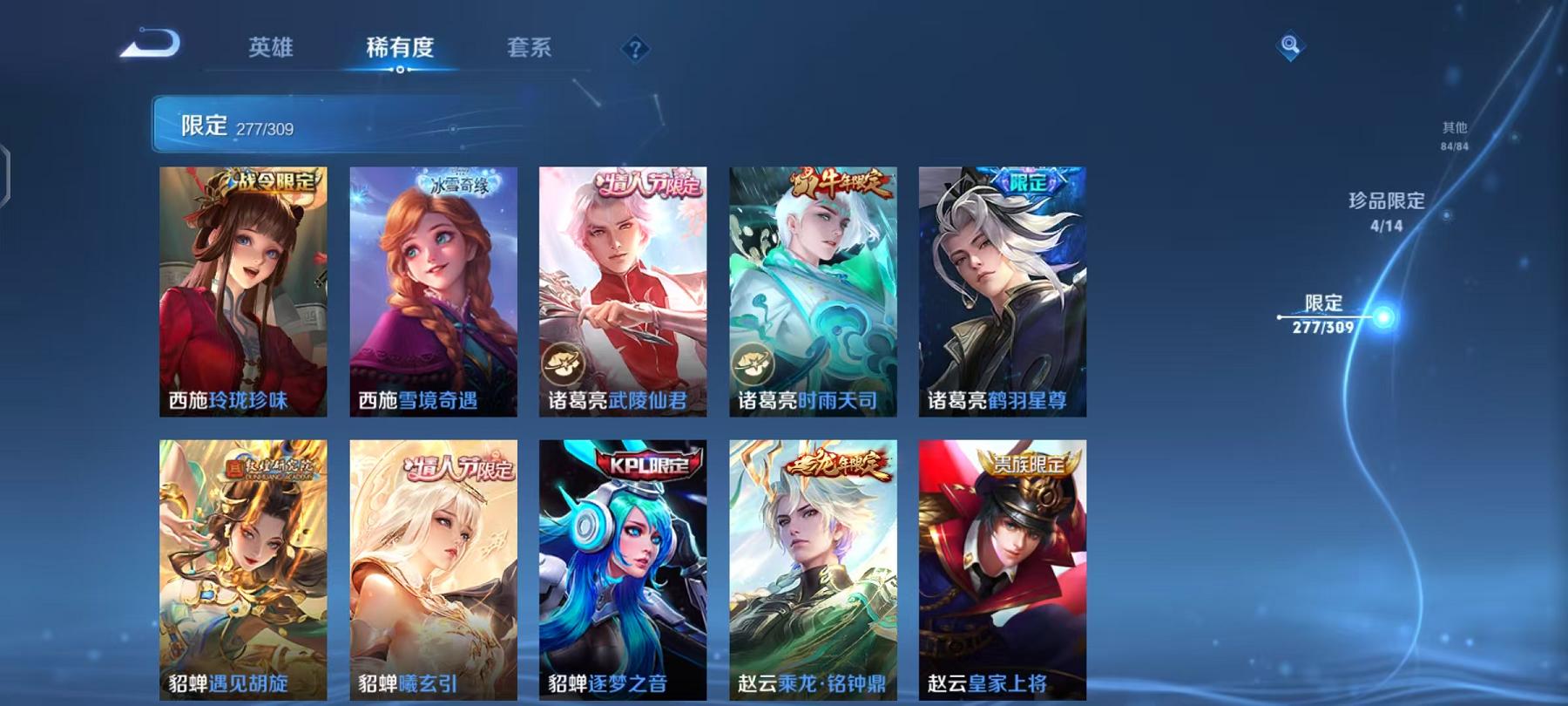This screenshot has height=706, width=1568.
Task: Select the 稀有度 tab
Action: click(401, 50)
